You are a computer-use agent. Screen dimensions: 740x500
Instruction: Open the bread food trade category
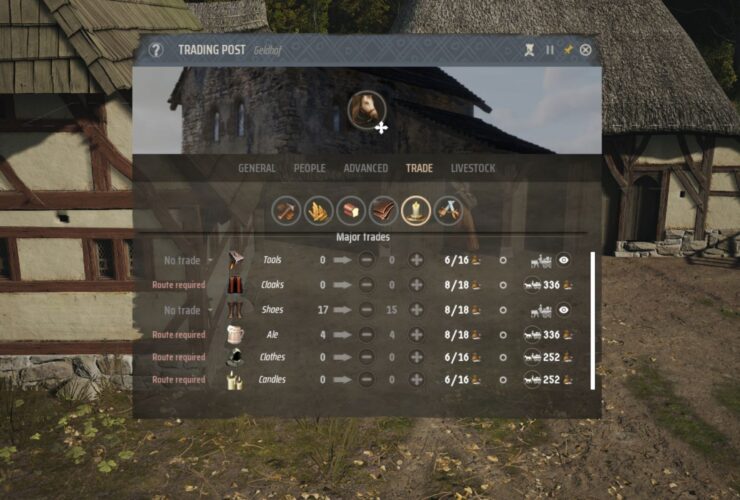351,210
